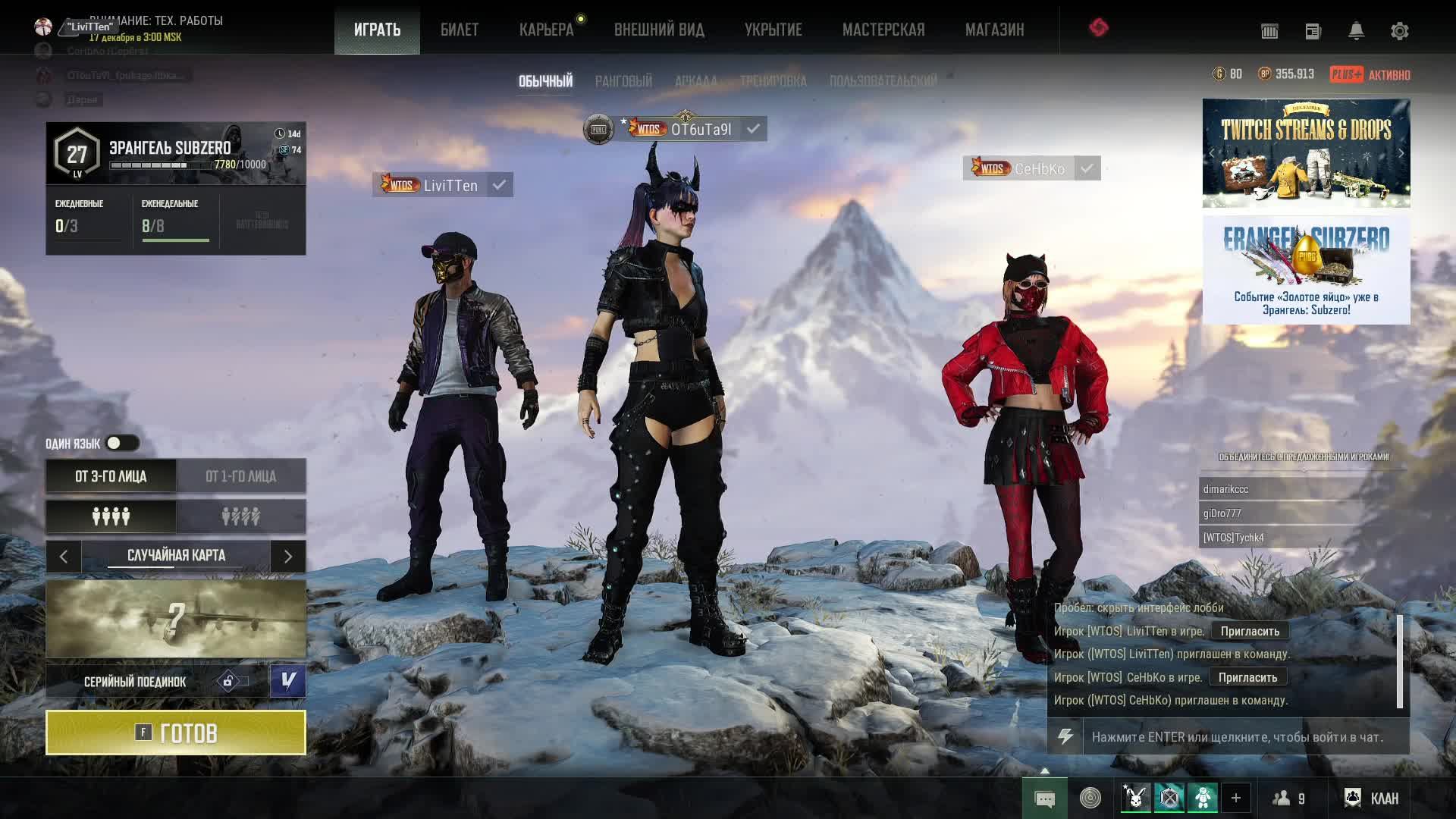Open the ВНЕШНИЙ ВИД tab

(x=659, y=30)
